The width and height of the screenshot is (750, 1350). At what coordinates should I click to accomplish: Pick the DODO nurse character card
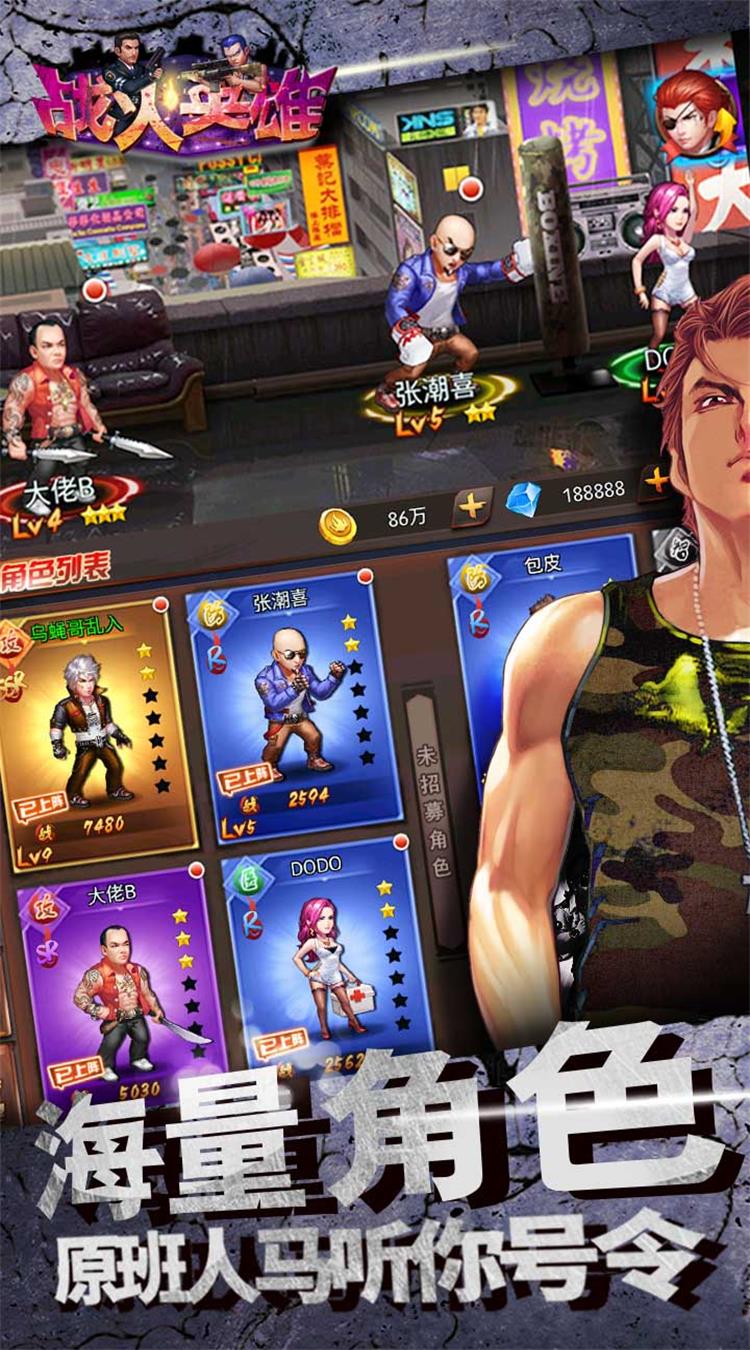[x=325, y=960]
